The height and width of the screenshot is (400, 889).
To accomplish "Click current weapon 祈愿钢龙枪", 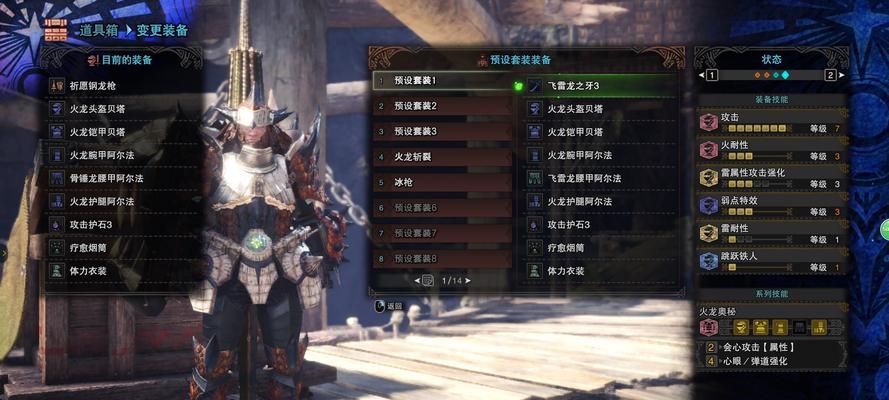I will click(x=118, y=86).
